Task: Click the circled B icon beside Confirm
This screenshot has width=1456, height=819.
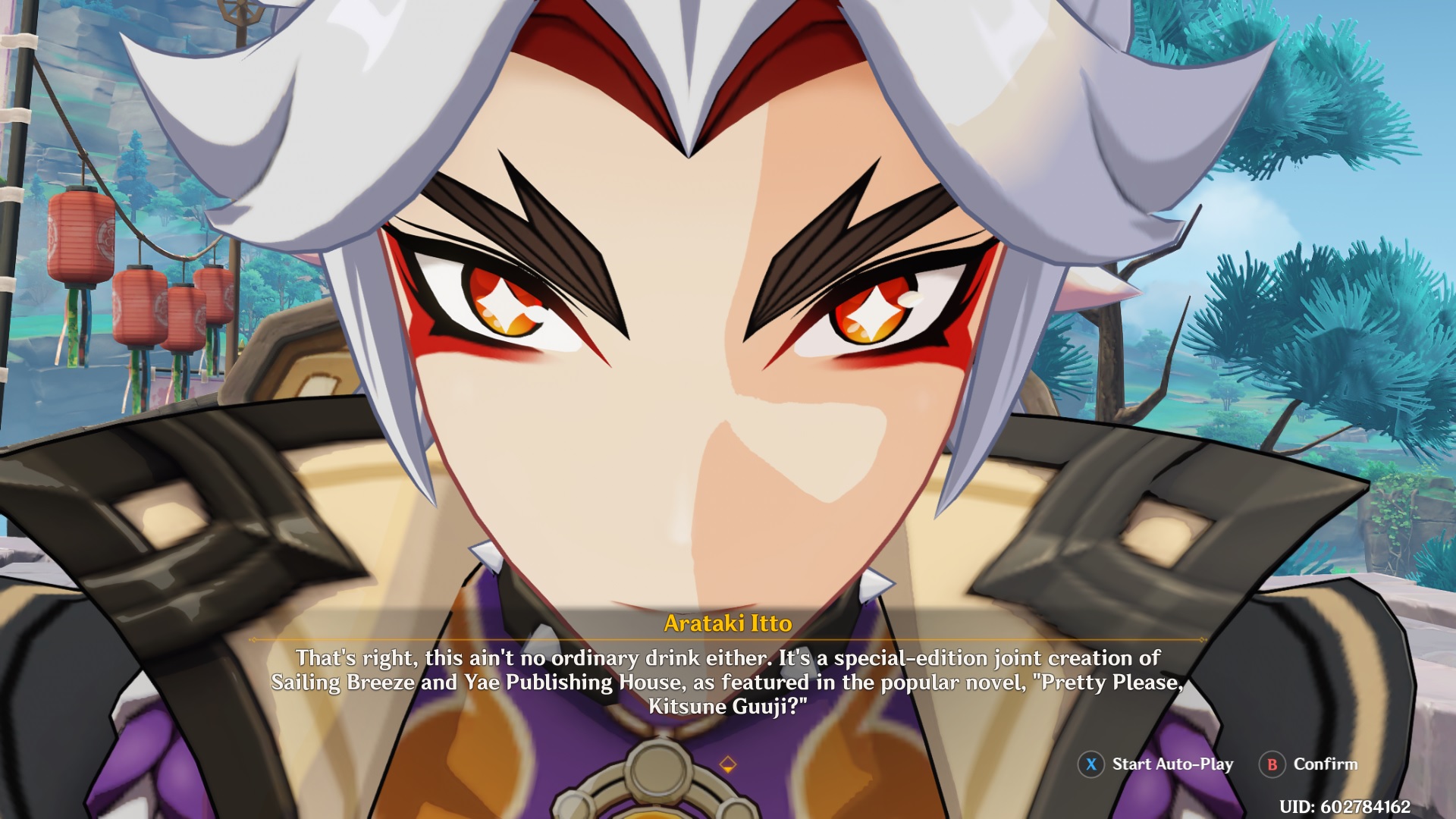Action: (1272, 764)
